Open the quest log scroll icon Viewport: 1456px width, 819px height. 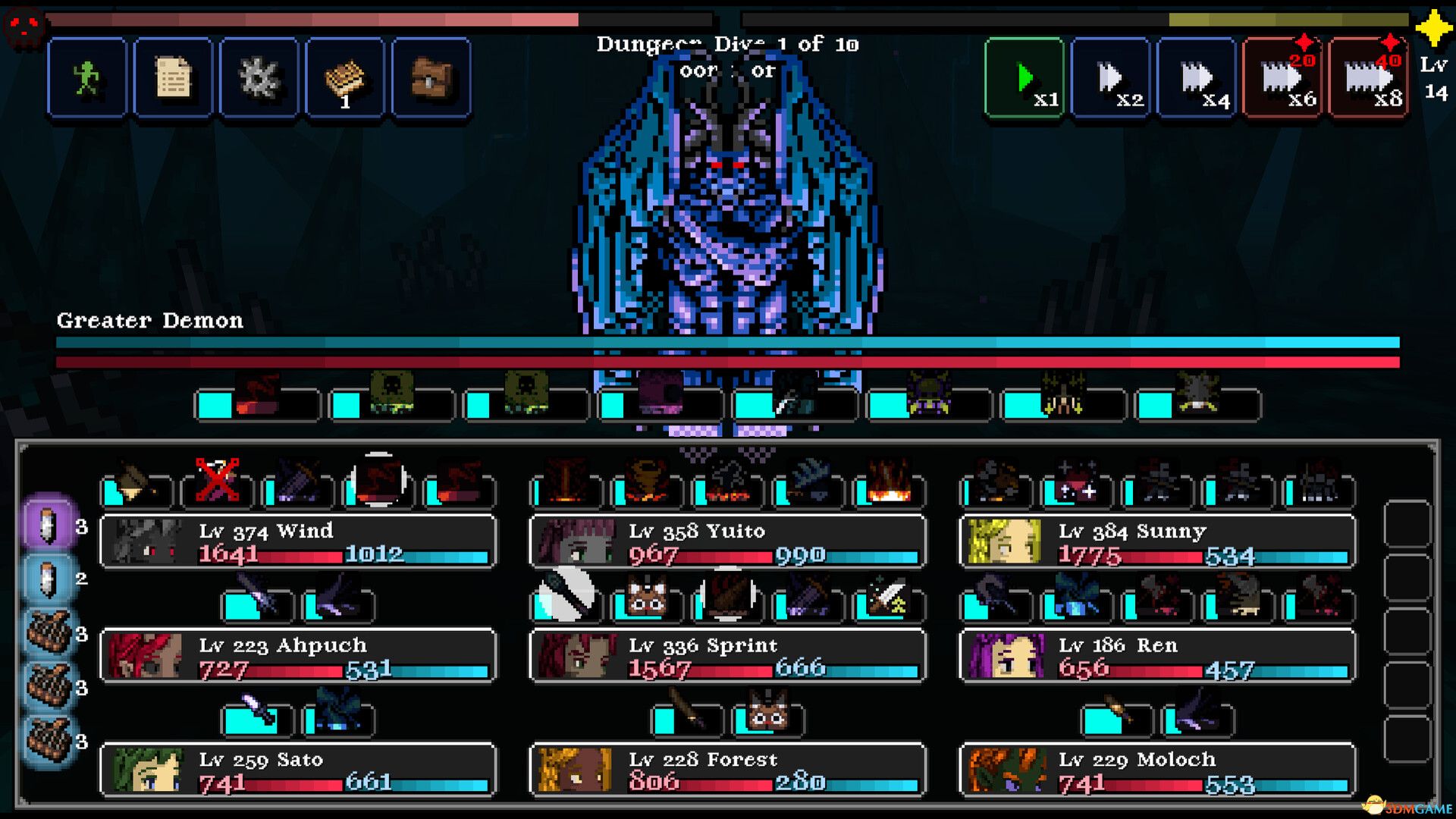pos(172,77)
